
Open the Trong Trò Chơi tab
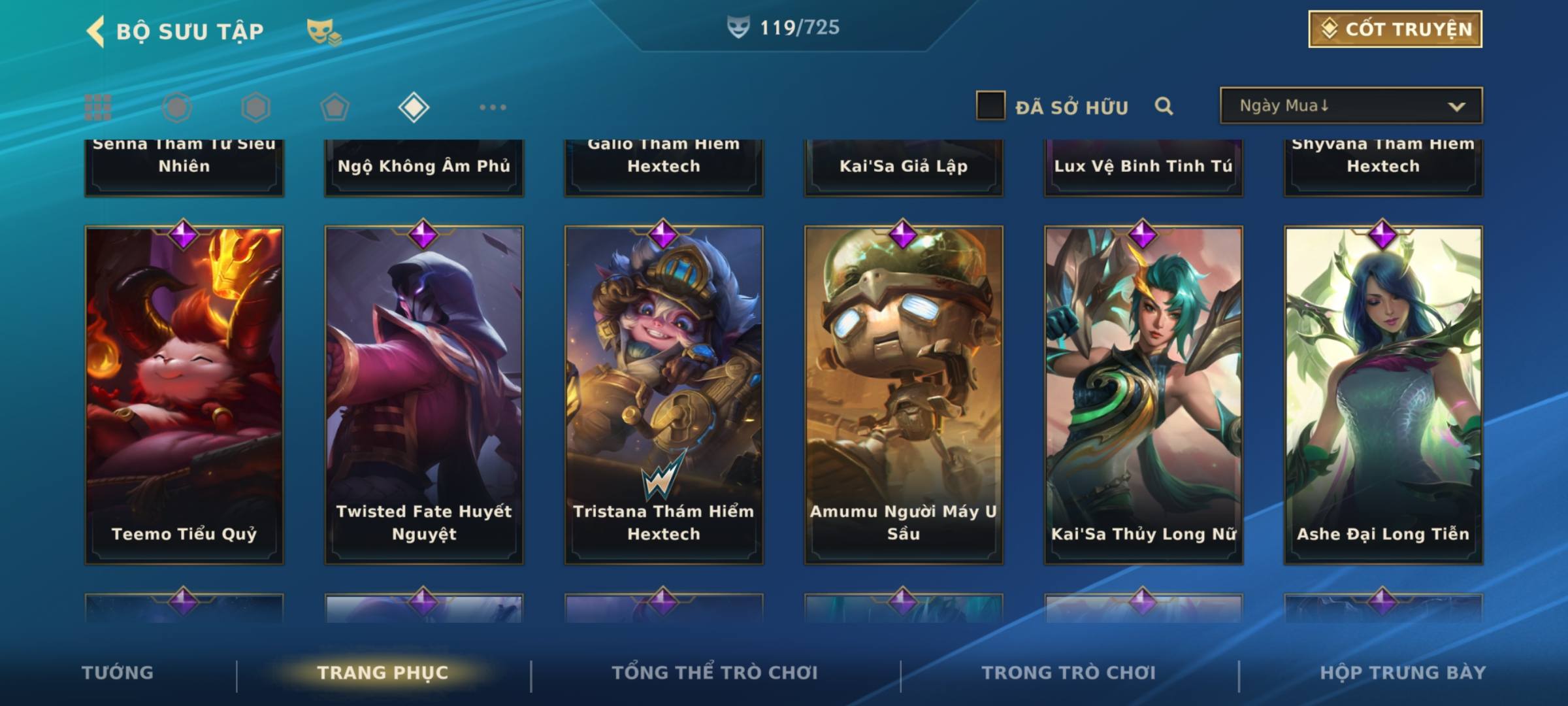point(1069,673)
